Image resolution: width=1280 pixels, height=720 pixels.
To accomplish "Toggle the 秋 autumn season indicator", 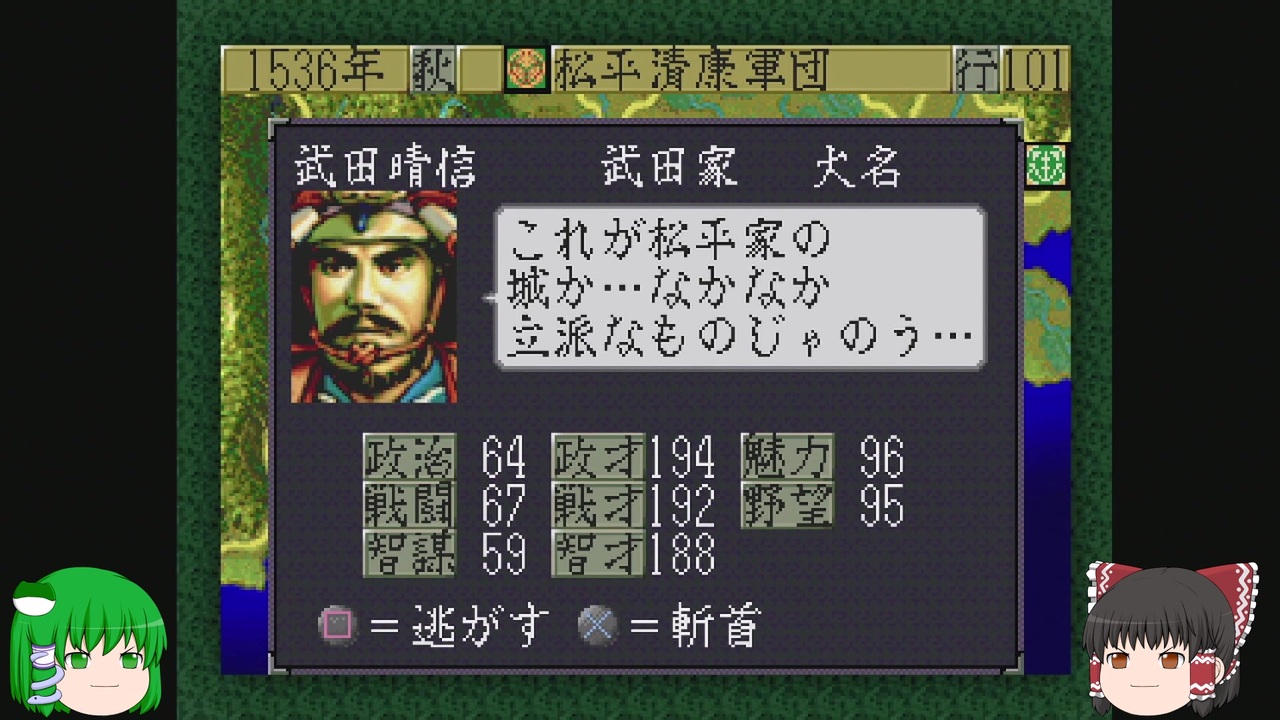I will click(x=432, y=69).
